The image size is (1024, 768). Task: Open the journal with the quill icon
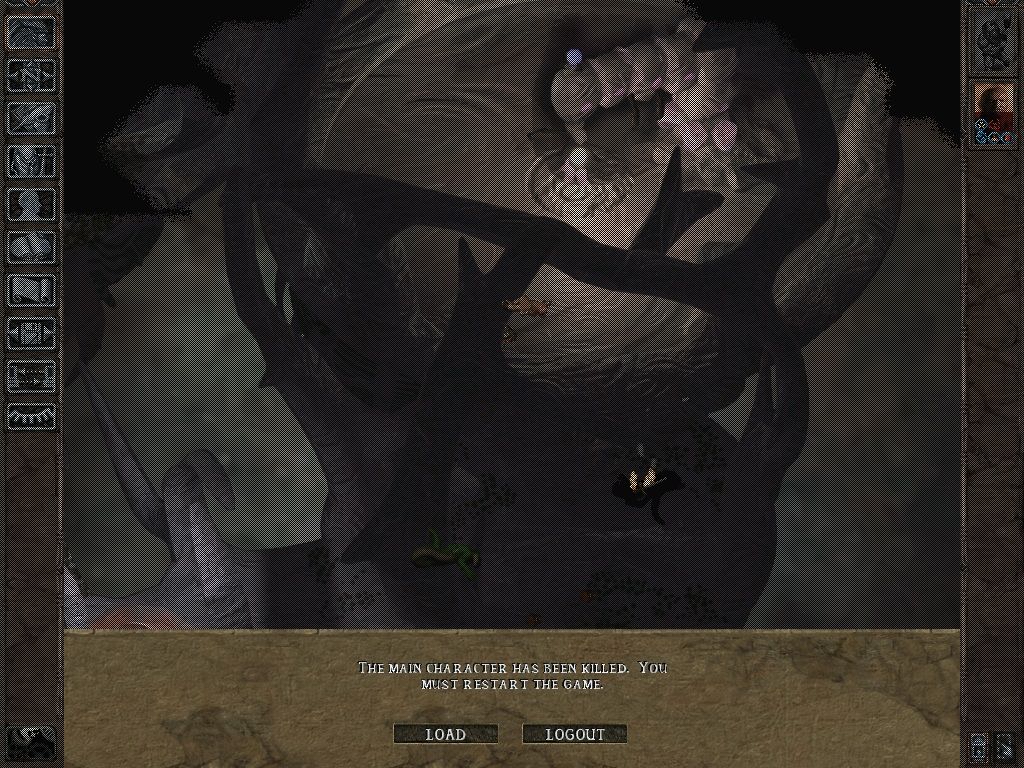click(32, 118)
